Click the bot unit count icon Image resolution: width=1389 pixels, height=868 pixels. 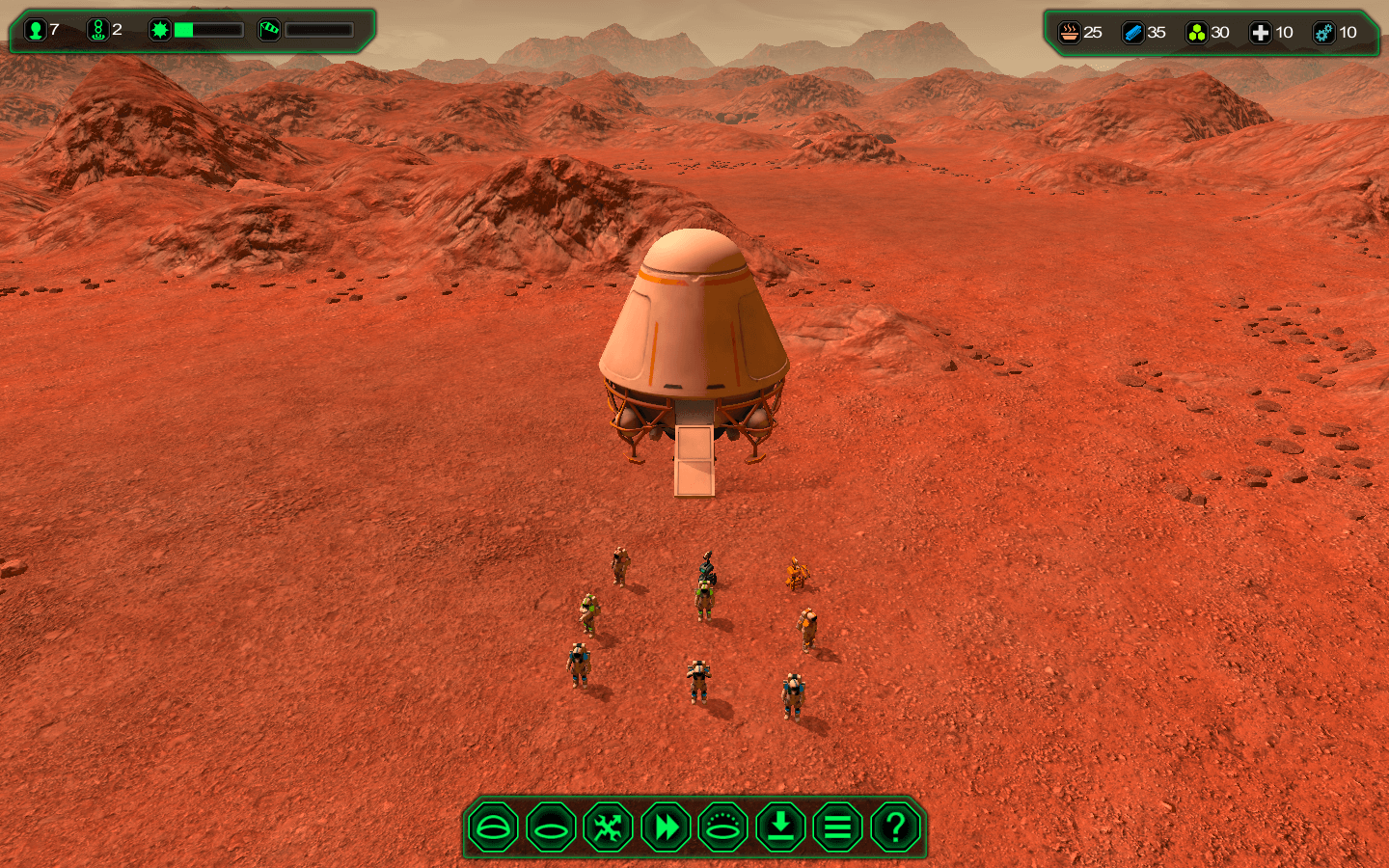coord(98,30)
